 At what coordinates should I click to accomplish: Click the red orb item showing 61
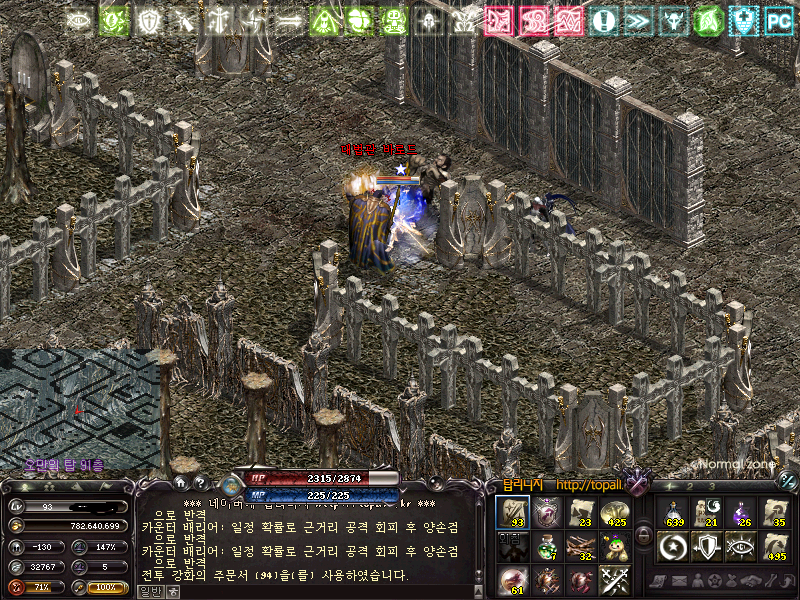pyautogui.click(x=513, y=580)
